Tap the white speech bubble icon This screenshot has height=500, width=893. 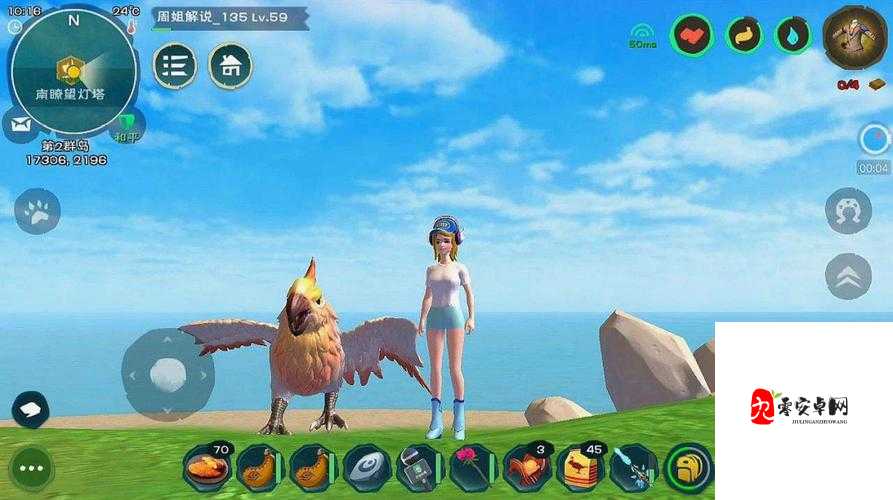click(x=30, y=408)
